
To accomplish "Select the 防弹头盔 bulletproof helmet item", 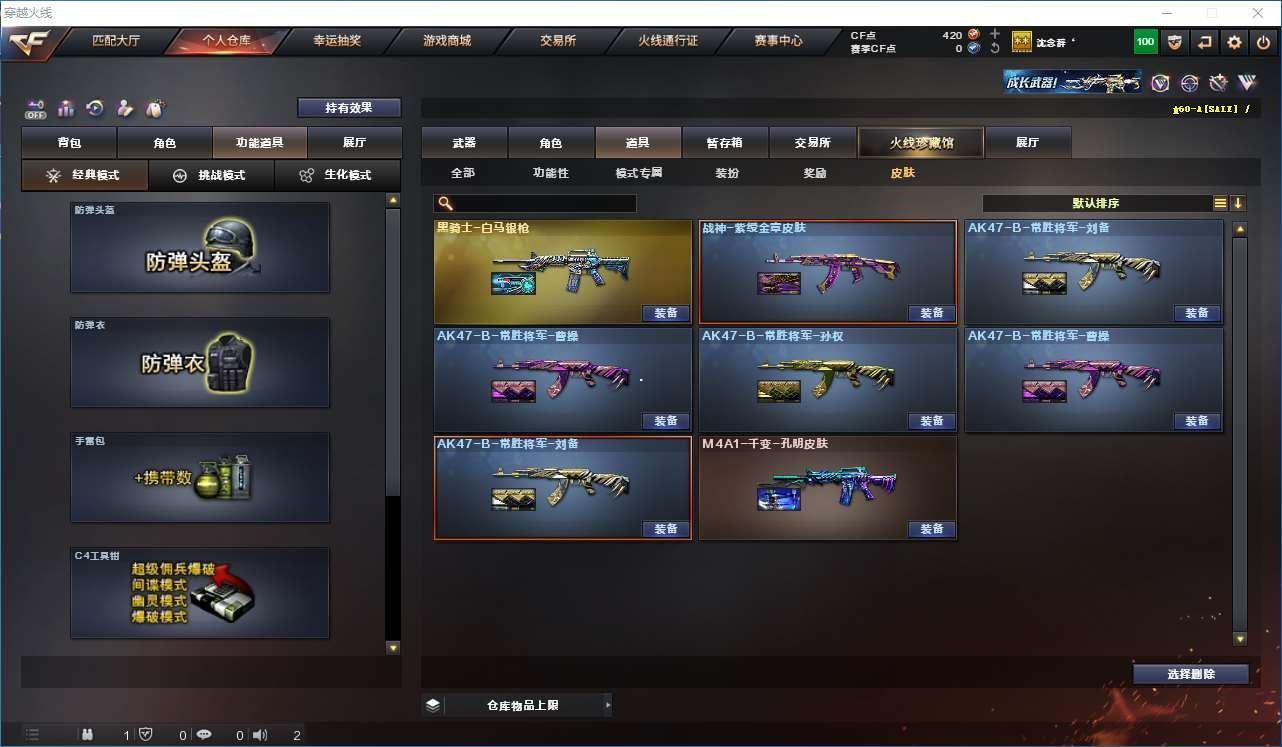I will 200,248.
